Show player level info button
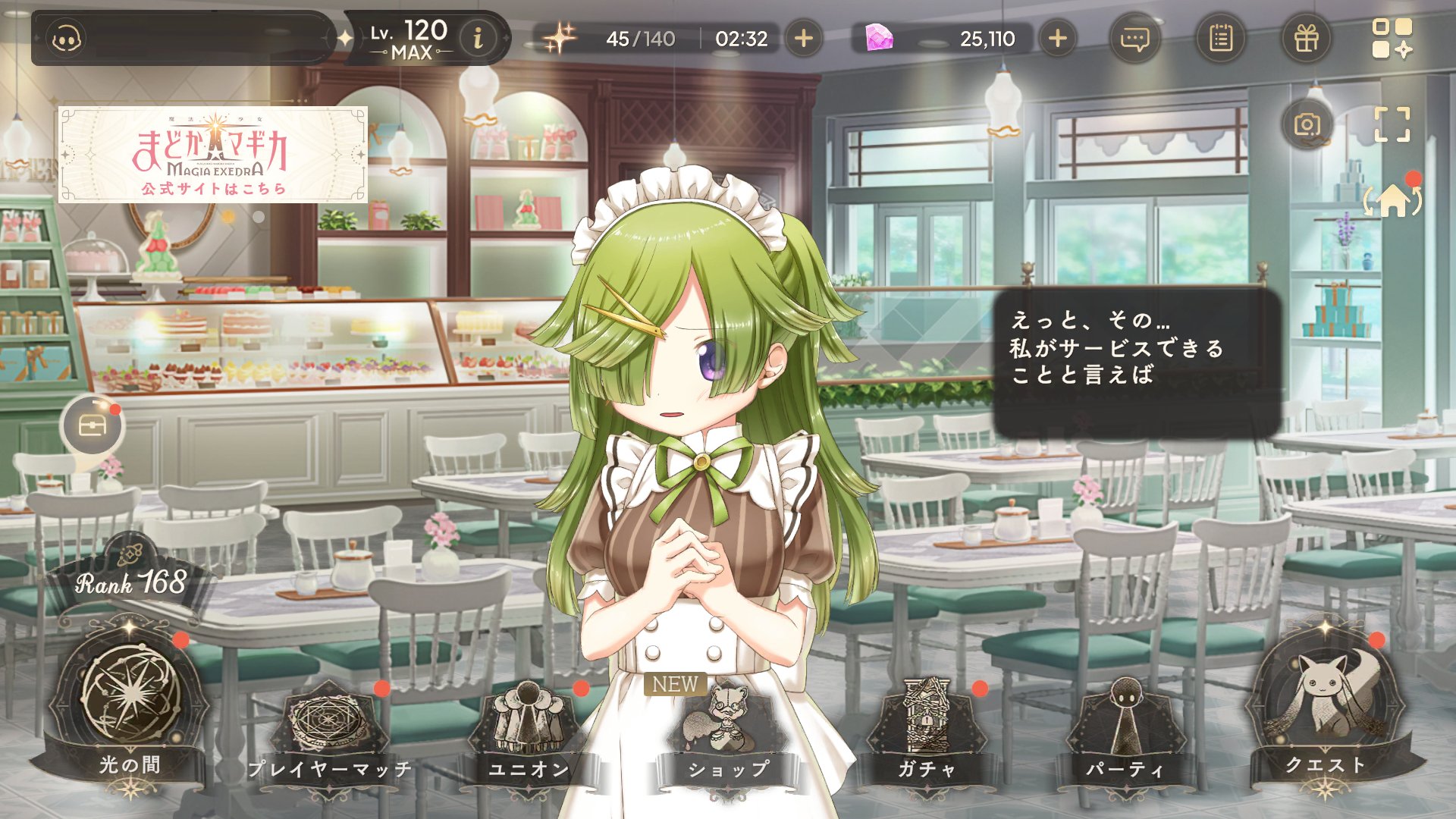The image size is (1456, 819). pyautogui.click(x=478, y=38)
